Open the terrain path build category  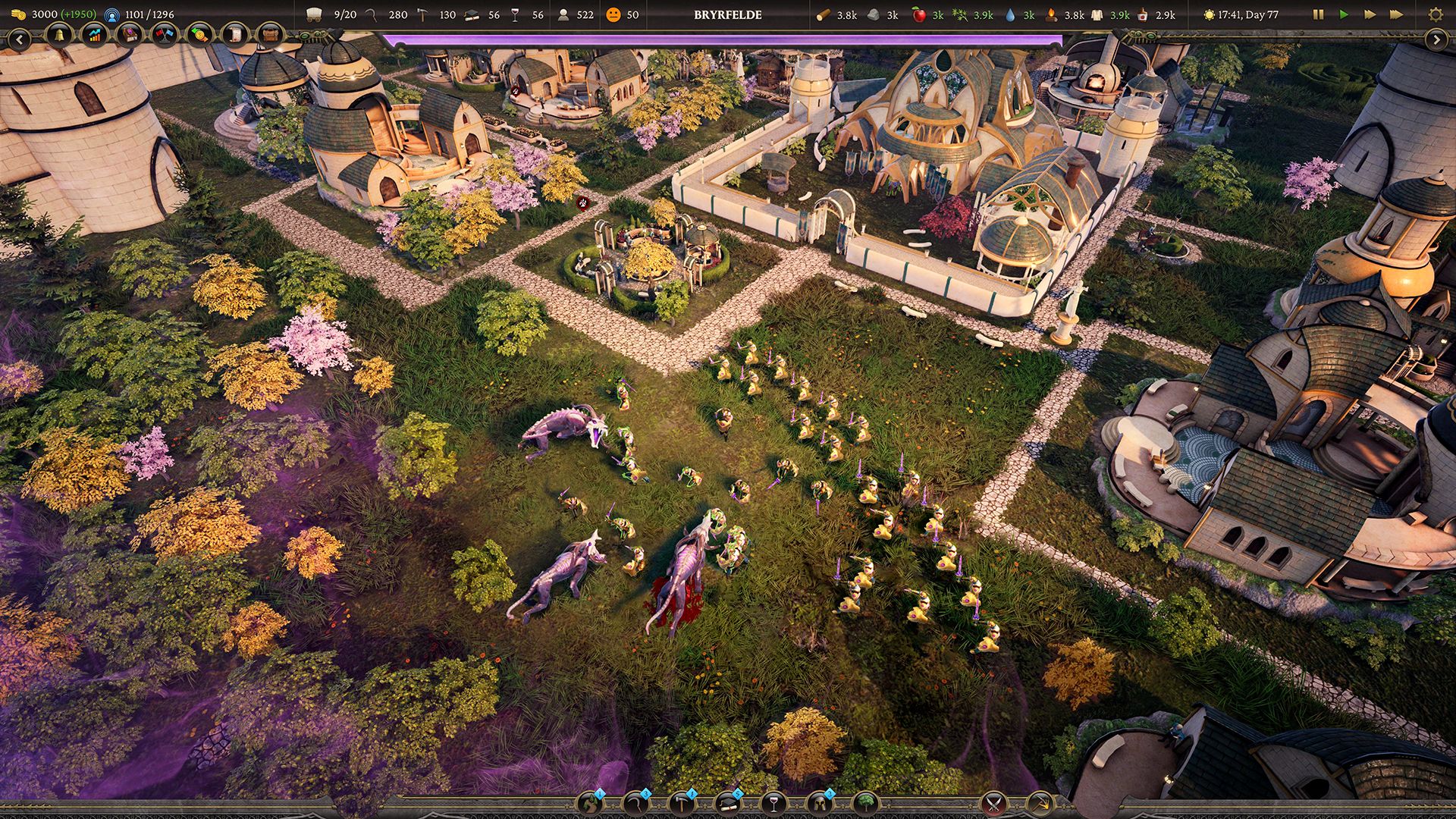point(590,803)
